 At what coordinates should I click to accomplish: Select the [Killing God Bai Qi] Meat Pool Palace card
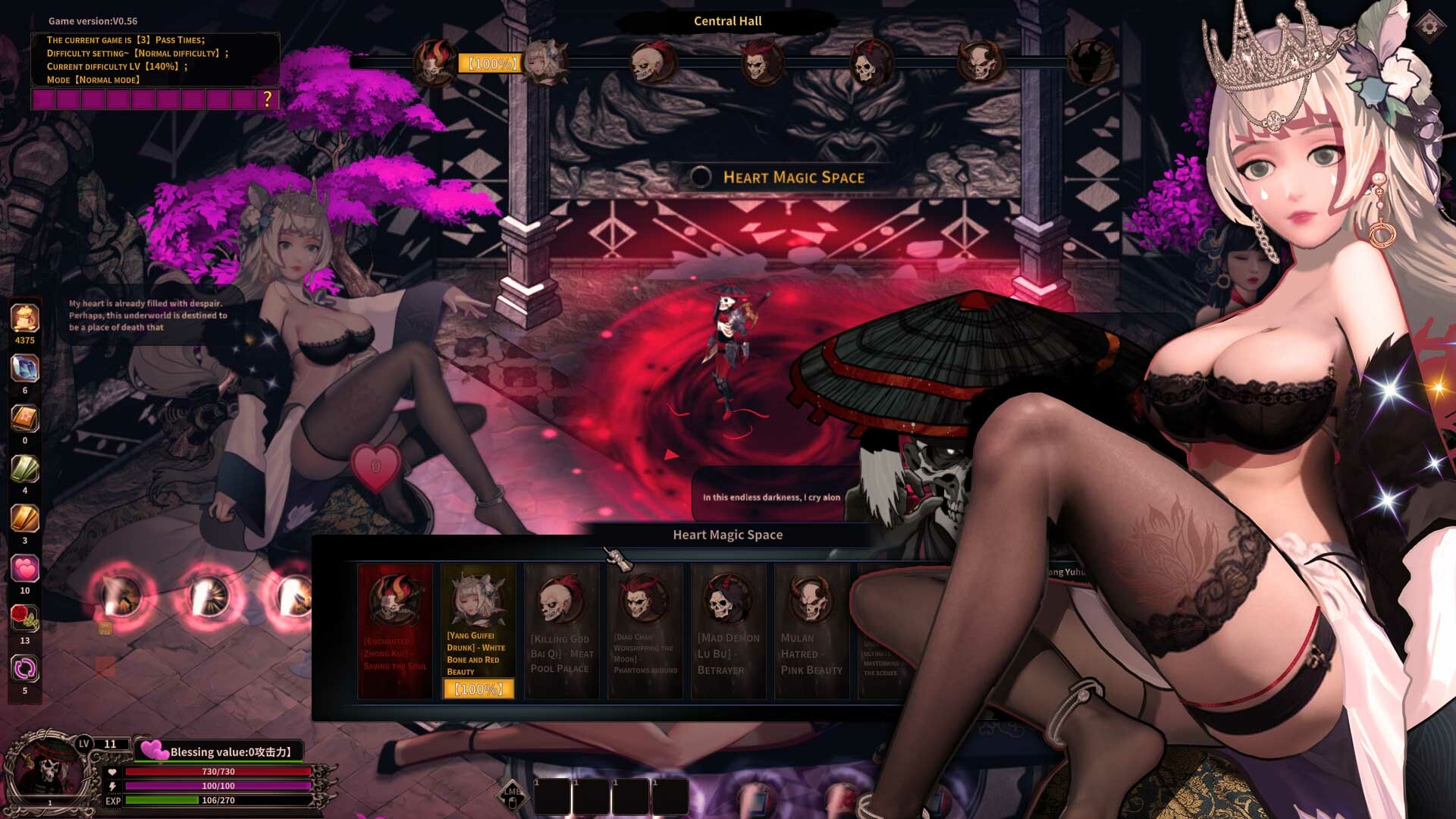click(x=561, y=629)
